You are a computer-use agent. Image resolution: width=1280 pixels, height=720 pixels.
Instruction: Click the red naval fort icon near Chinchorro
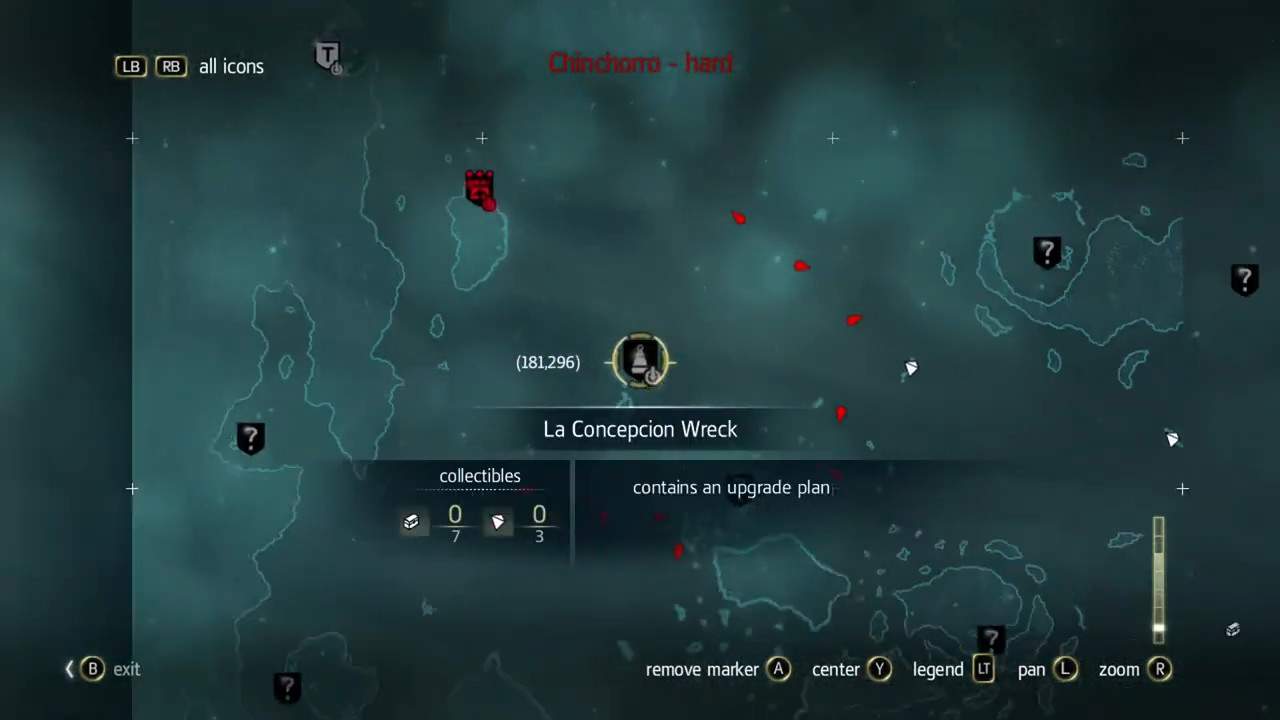[x=478, y=188]
